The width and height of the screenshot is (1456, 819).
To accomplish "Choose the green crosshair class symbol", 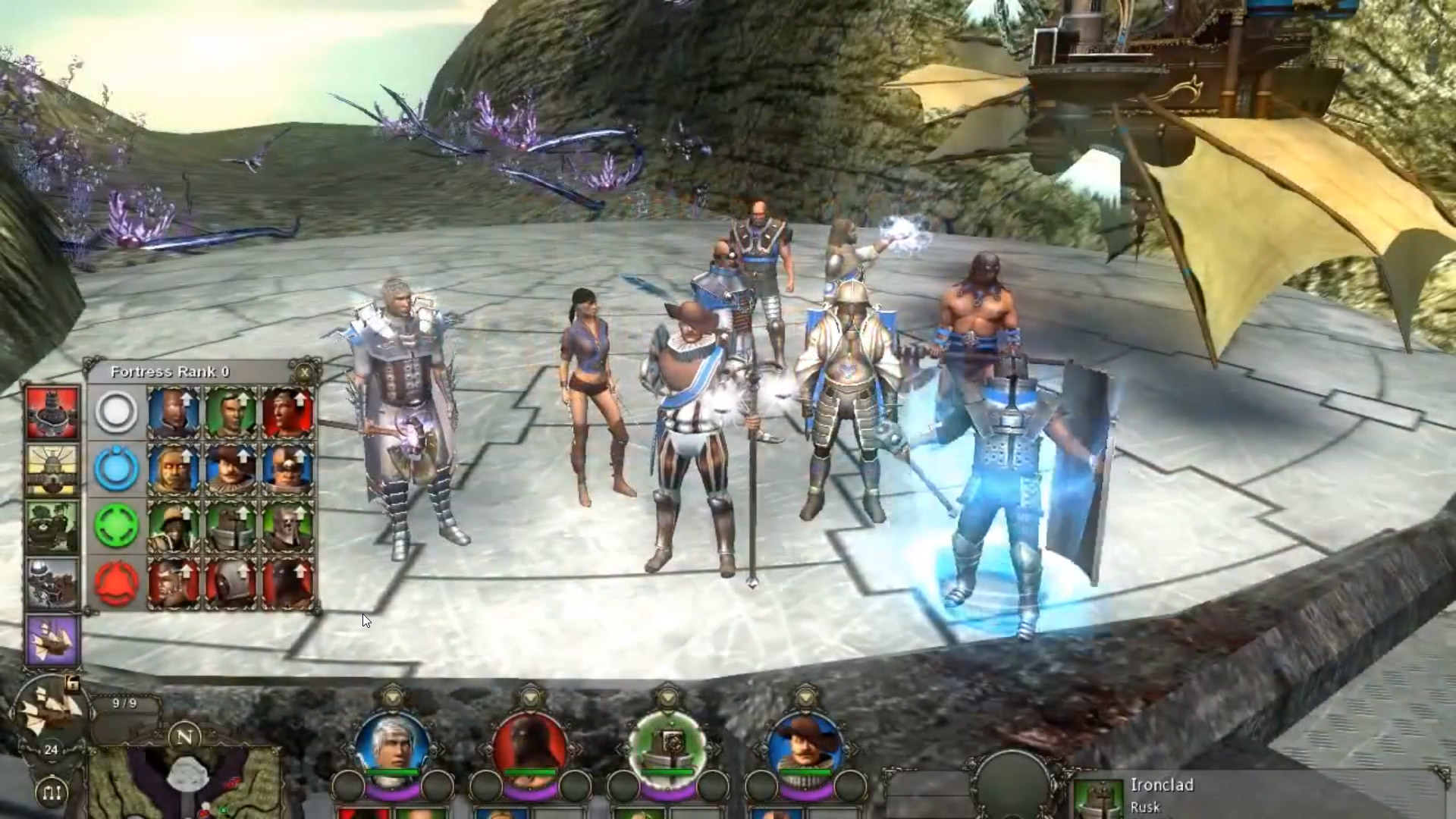I will tap(116, 526).
